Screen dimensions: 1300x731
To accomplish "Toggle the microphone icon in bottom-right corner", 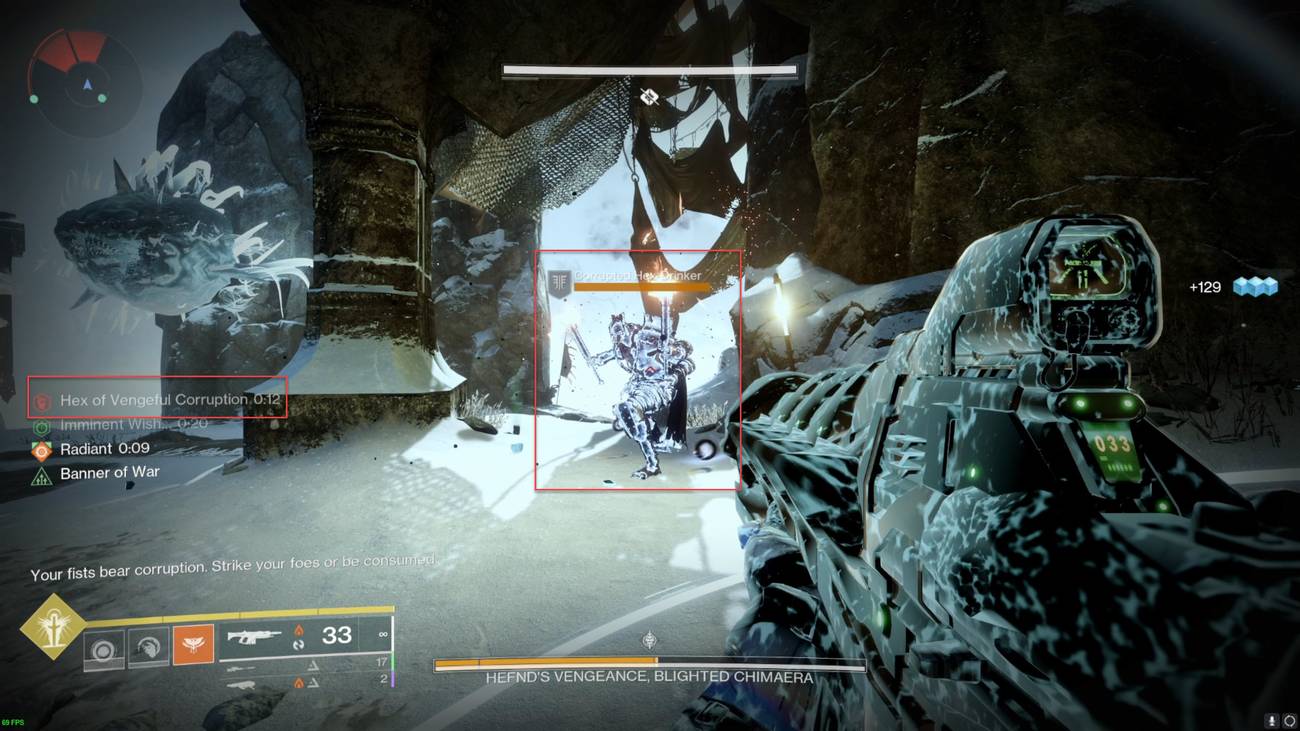I will pyautogui.click(x=1272, y=720).
